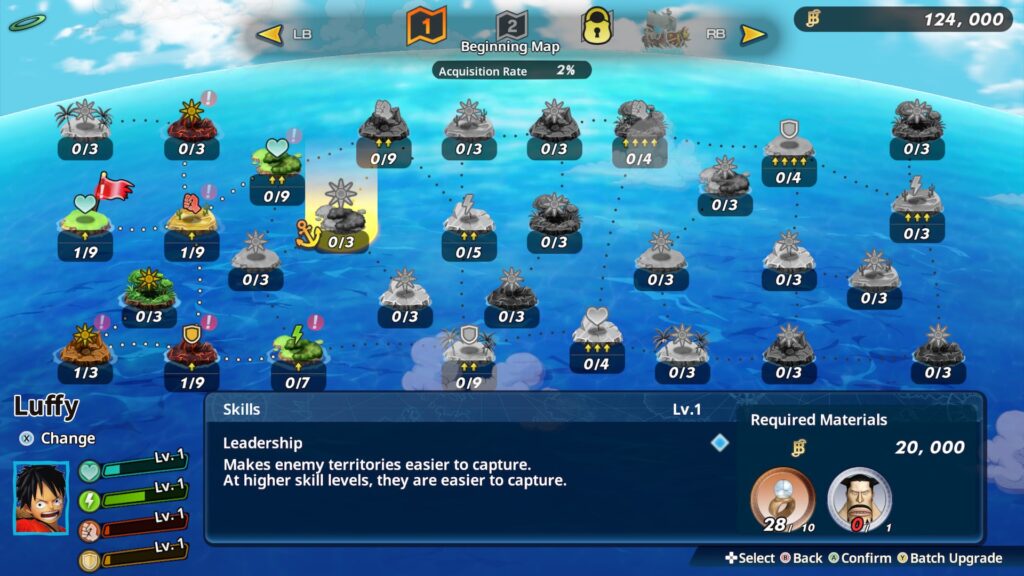Switch to the second map tab
This screenshot has width=1024, height=576.
[511, 25]
